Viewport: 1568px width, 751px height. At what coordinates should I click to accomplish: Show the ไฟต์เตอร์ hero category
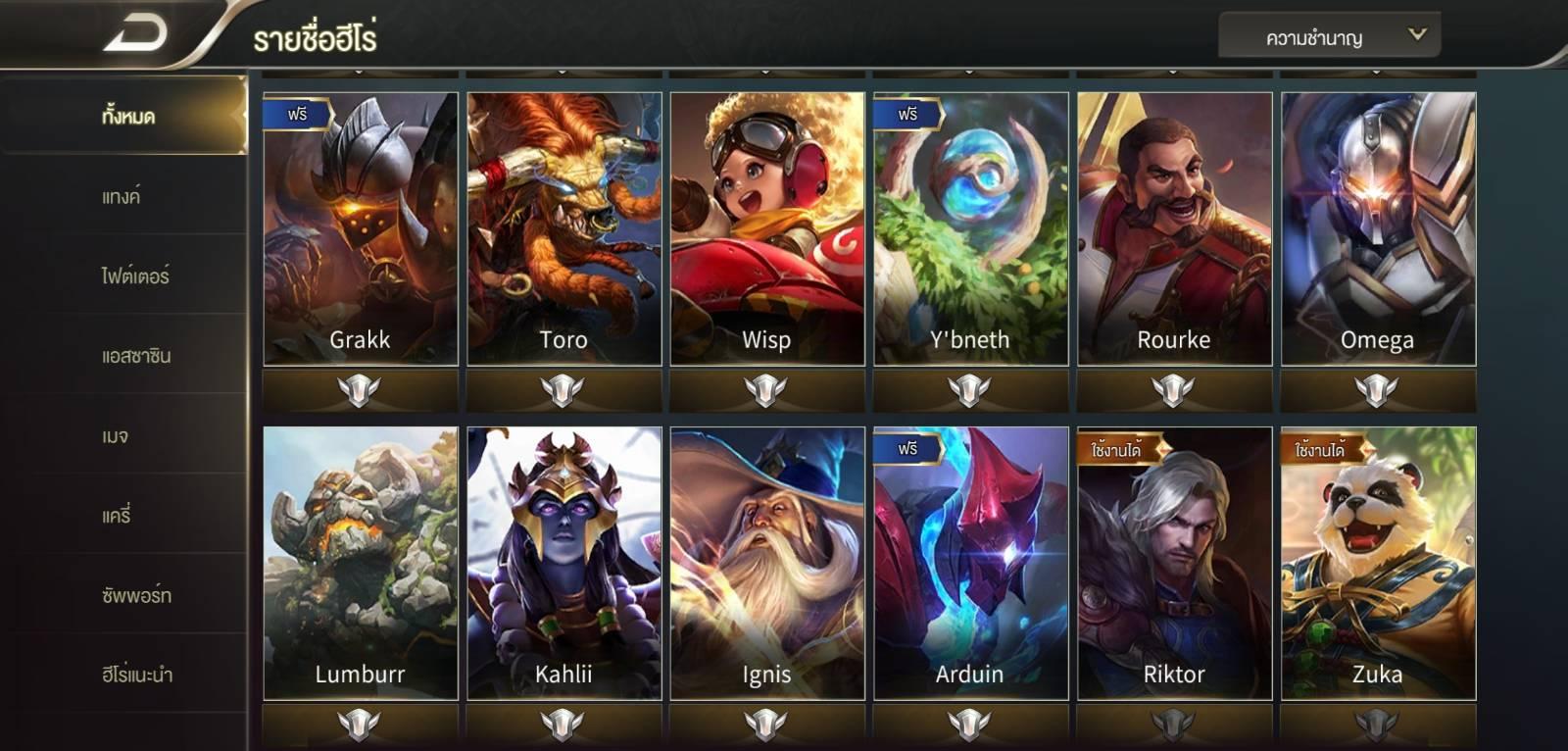(135, 276)
